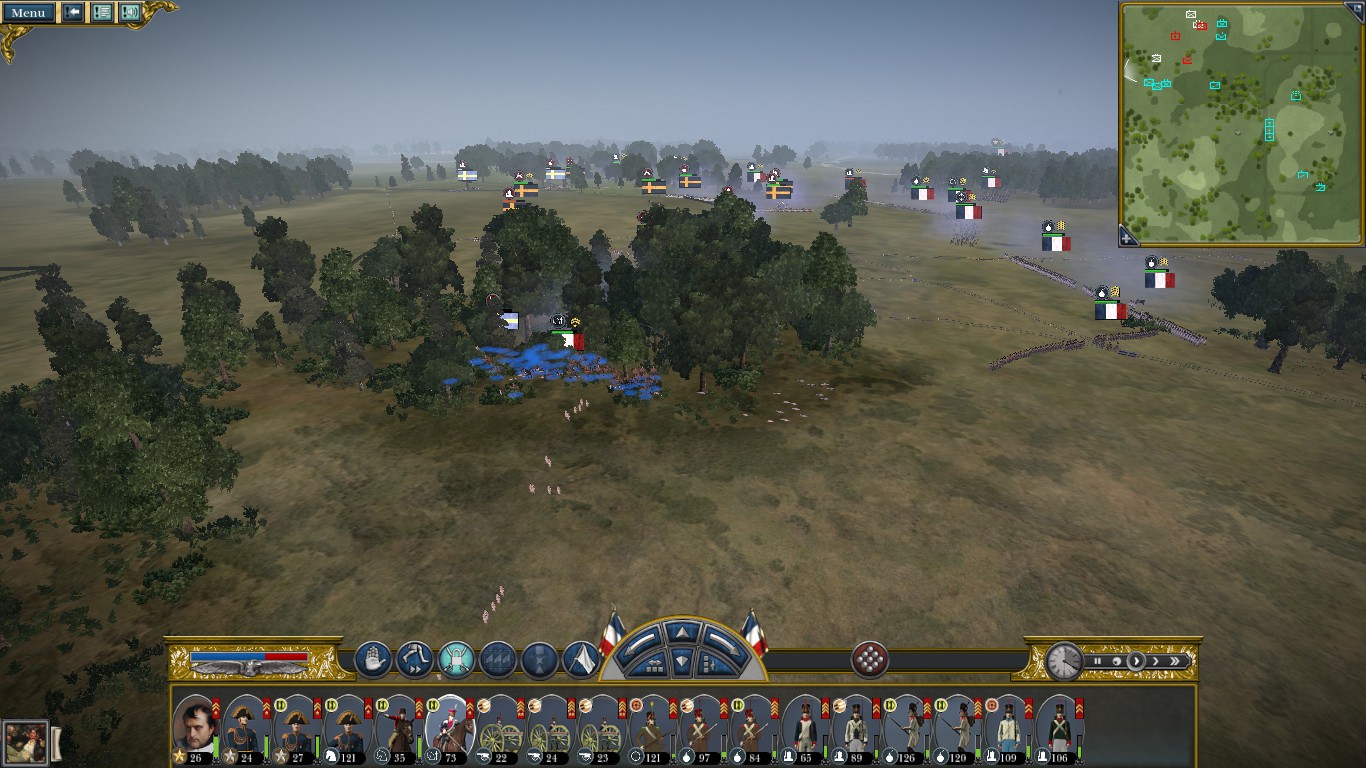
Task: Click the exclamation arrow notification button
Action: (73, 13)
